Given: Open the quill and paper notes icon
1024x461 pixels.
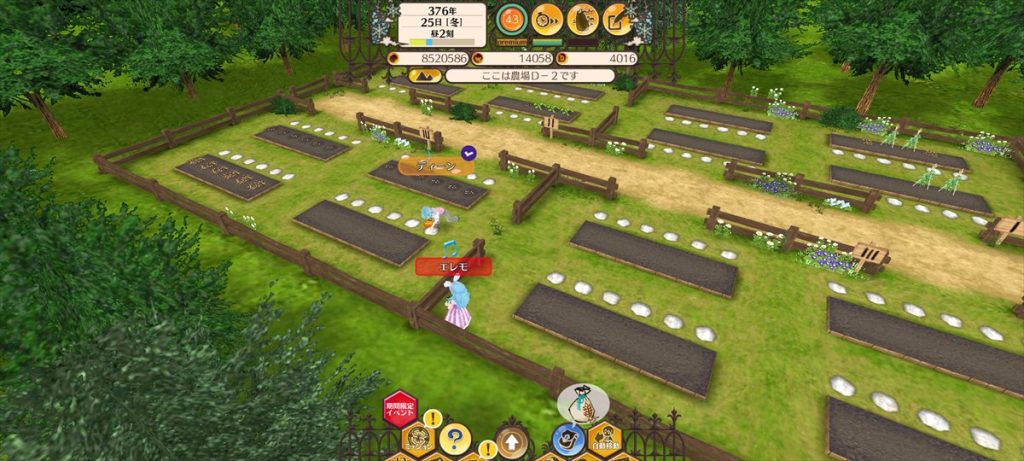Looking at the screenshot, I should pos(618,18).
